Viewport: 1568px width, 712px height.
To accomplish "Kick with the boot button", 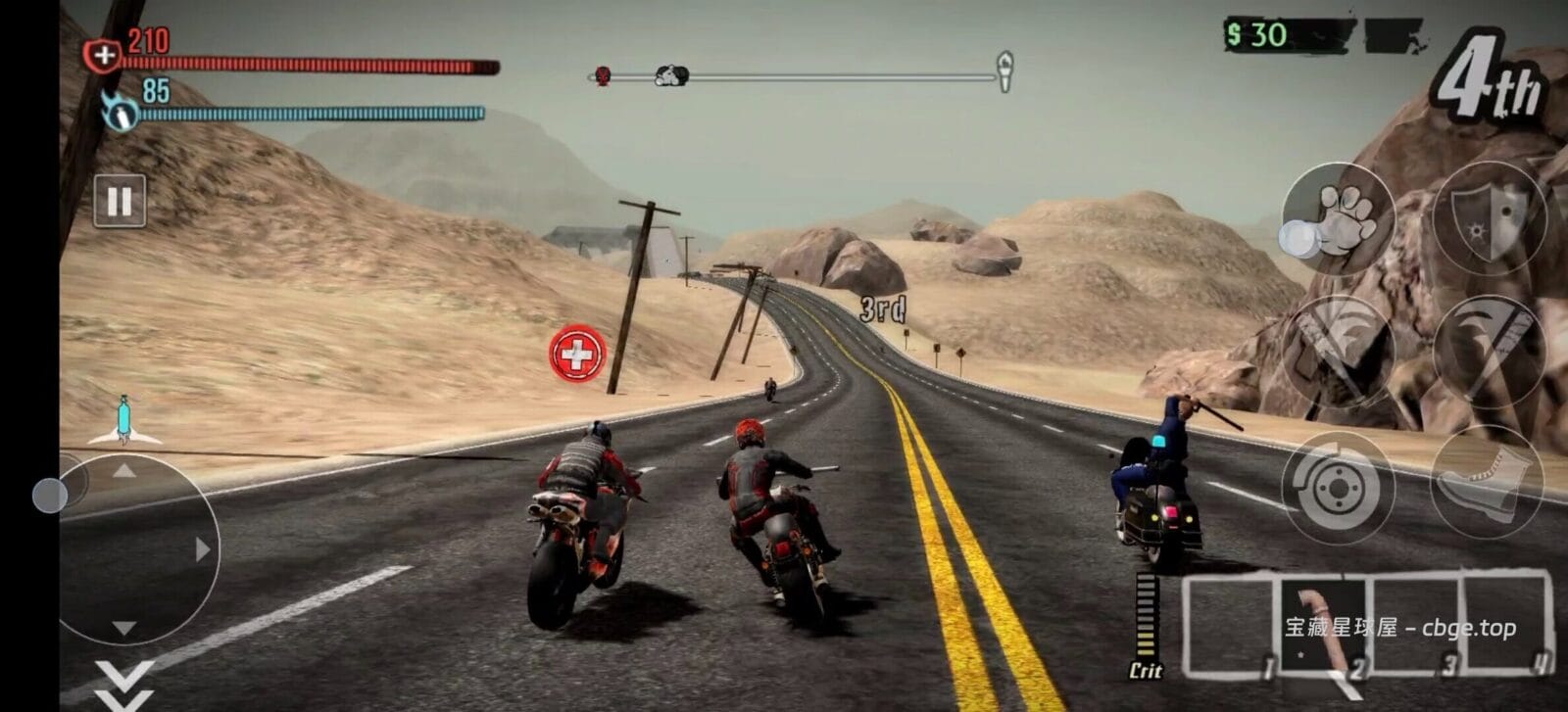I will (1487, 483).
